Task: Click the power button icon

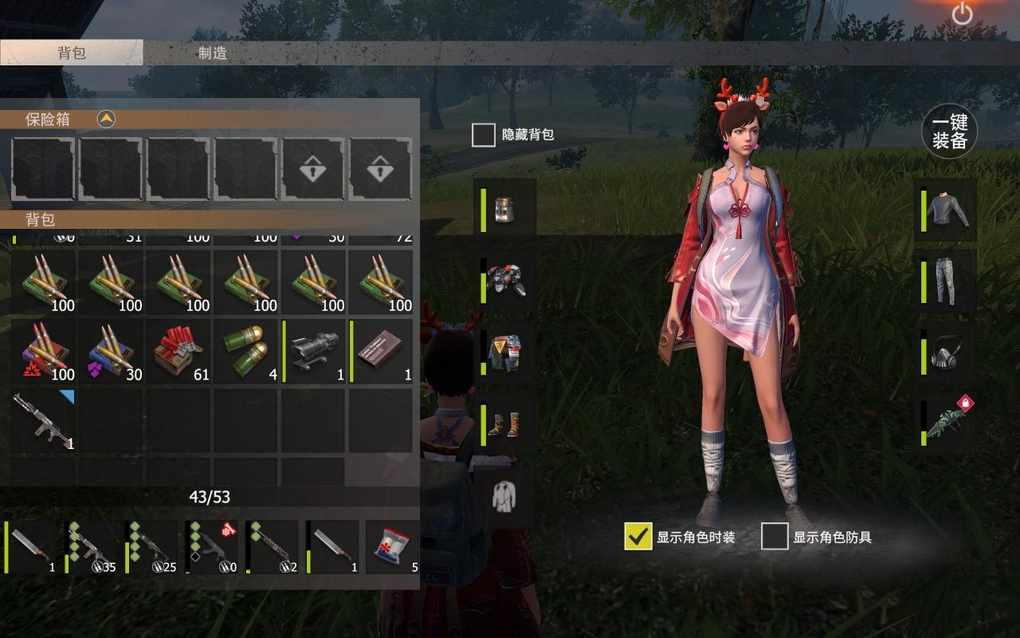Action: (962, 14)
